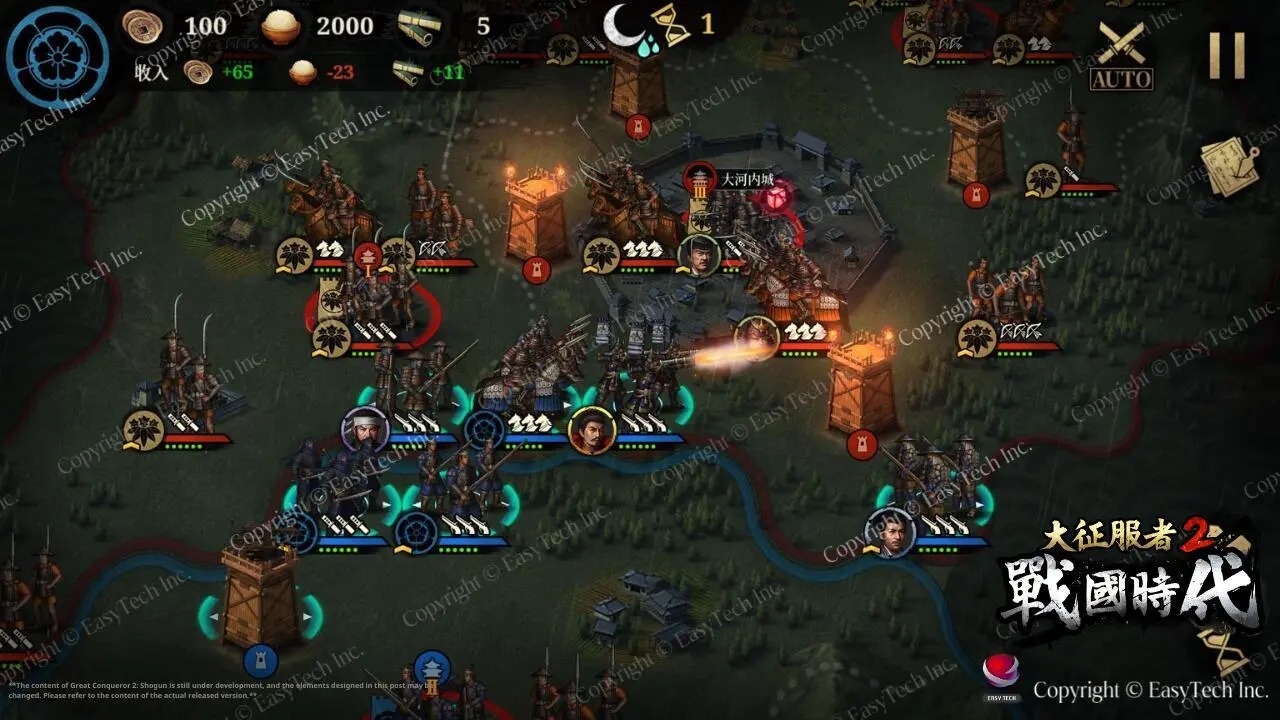Toggle the AUTO battle button

click(x=1121, y=56)
